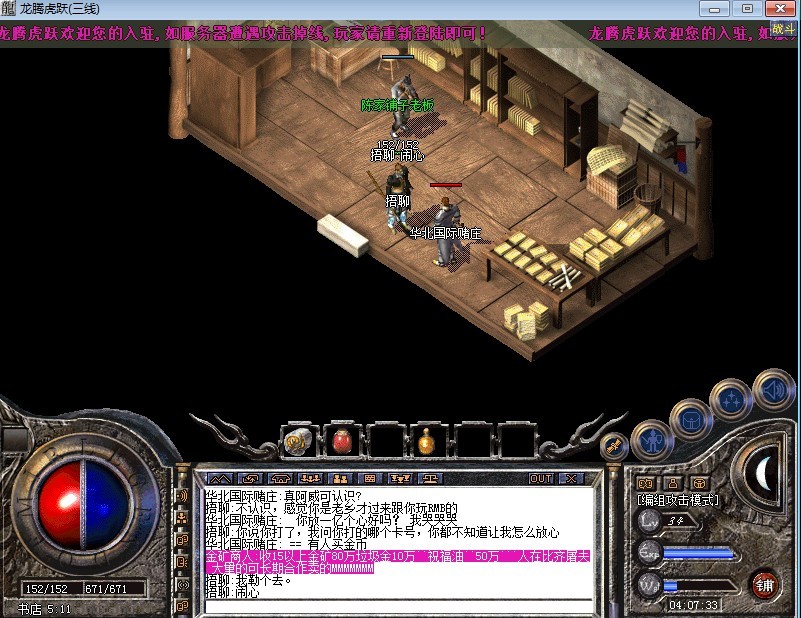Open the bag inventory round button

(690, 418)
